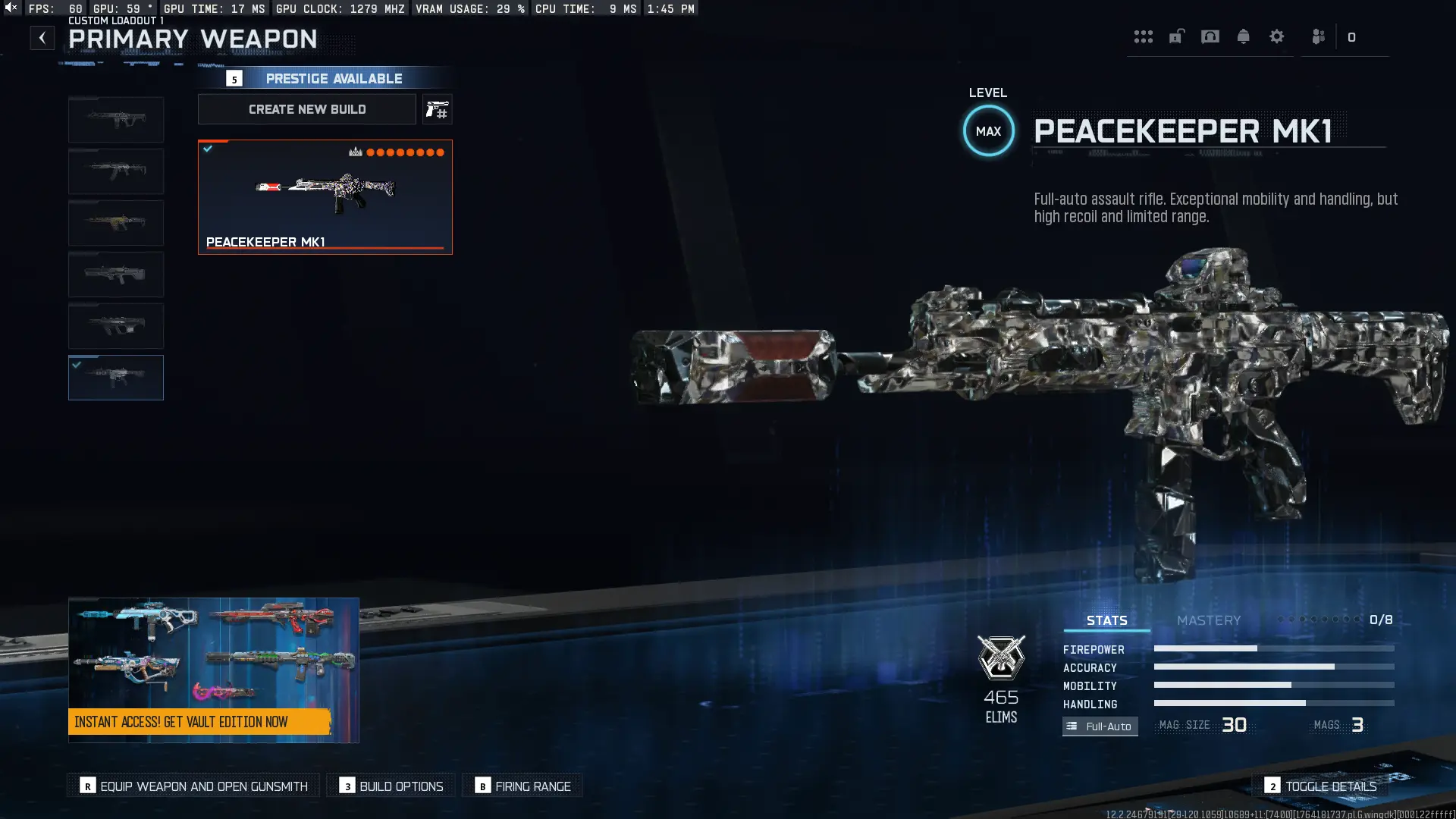Click the pistol gunsmith icon beside Create New Build

coord(438,109)
